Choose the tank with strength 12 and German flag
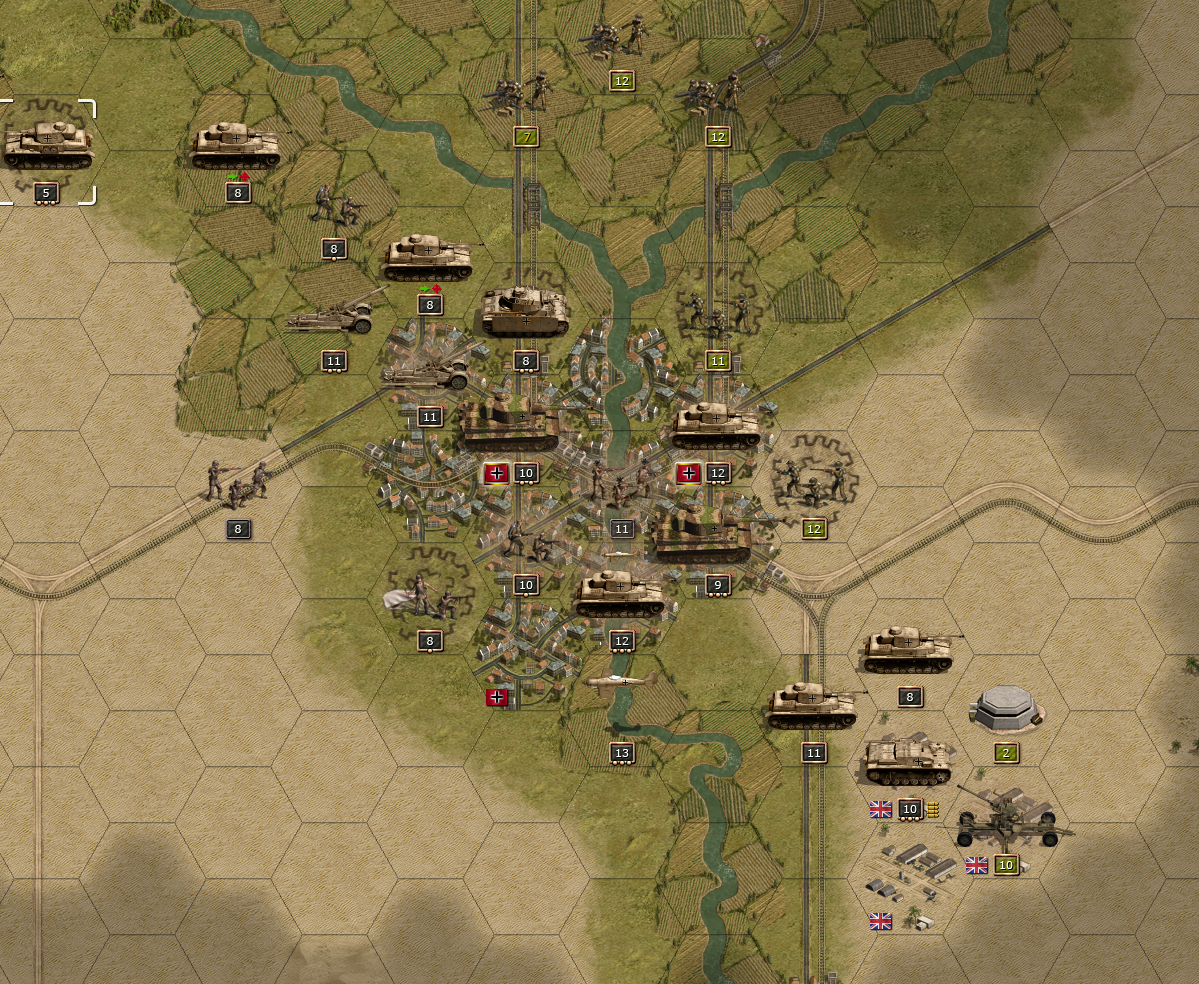The image size is (1199, 984). click(717, 426)
